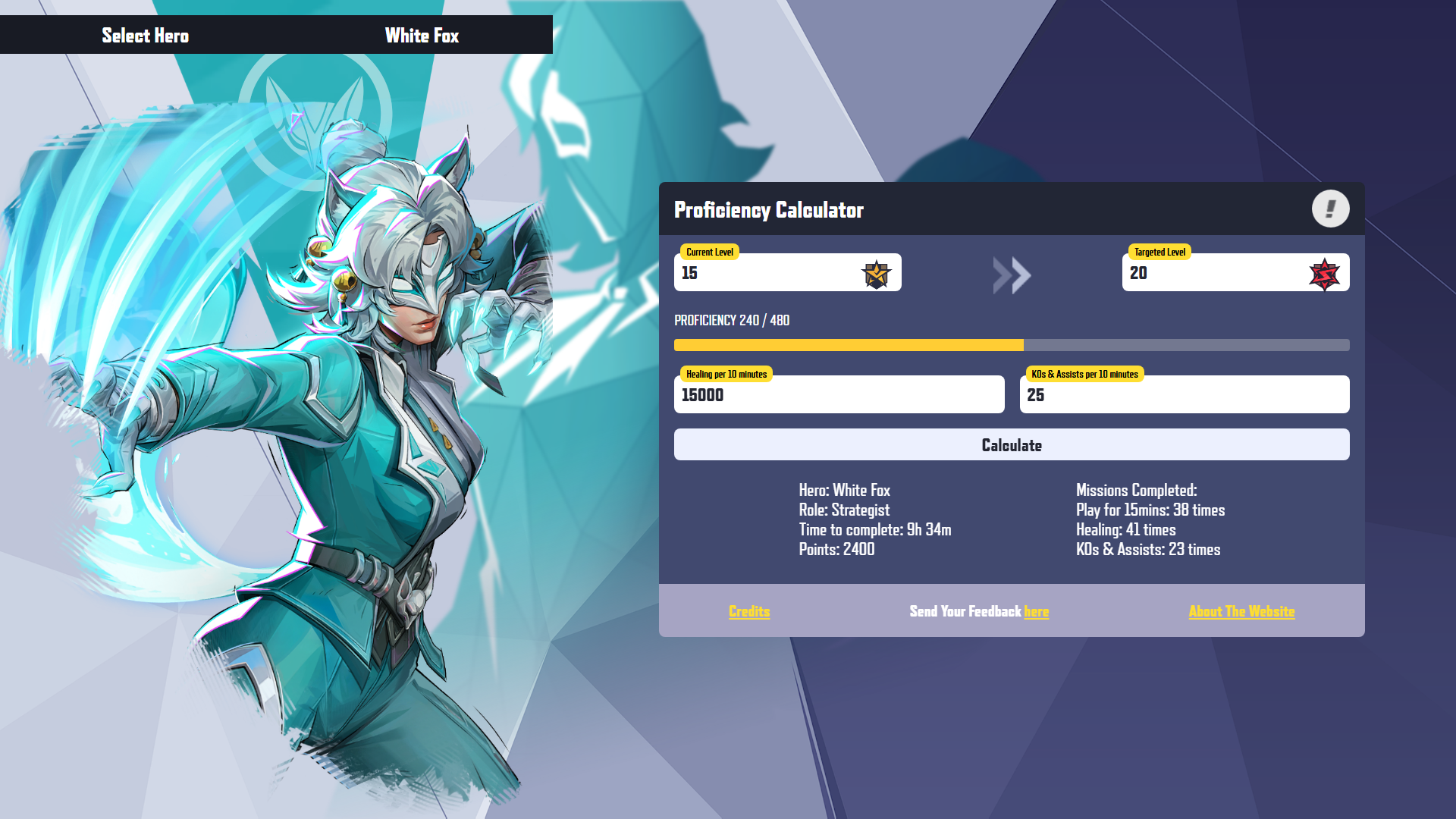Open the Credits link
Screen dimensions: 1456x819
(749, 611)
